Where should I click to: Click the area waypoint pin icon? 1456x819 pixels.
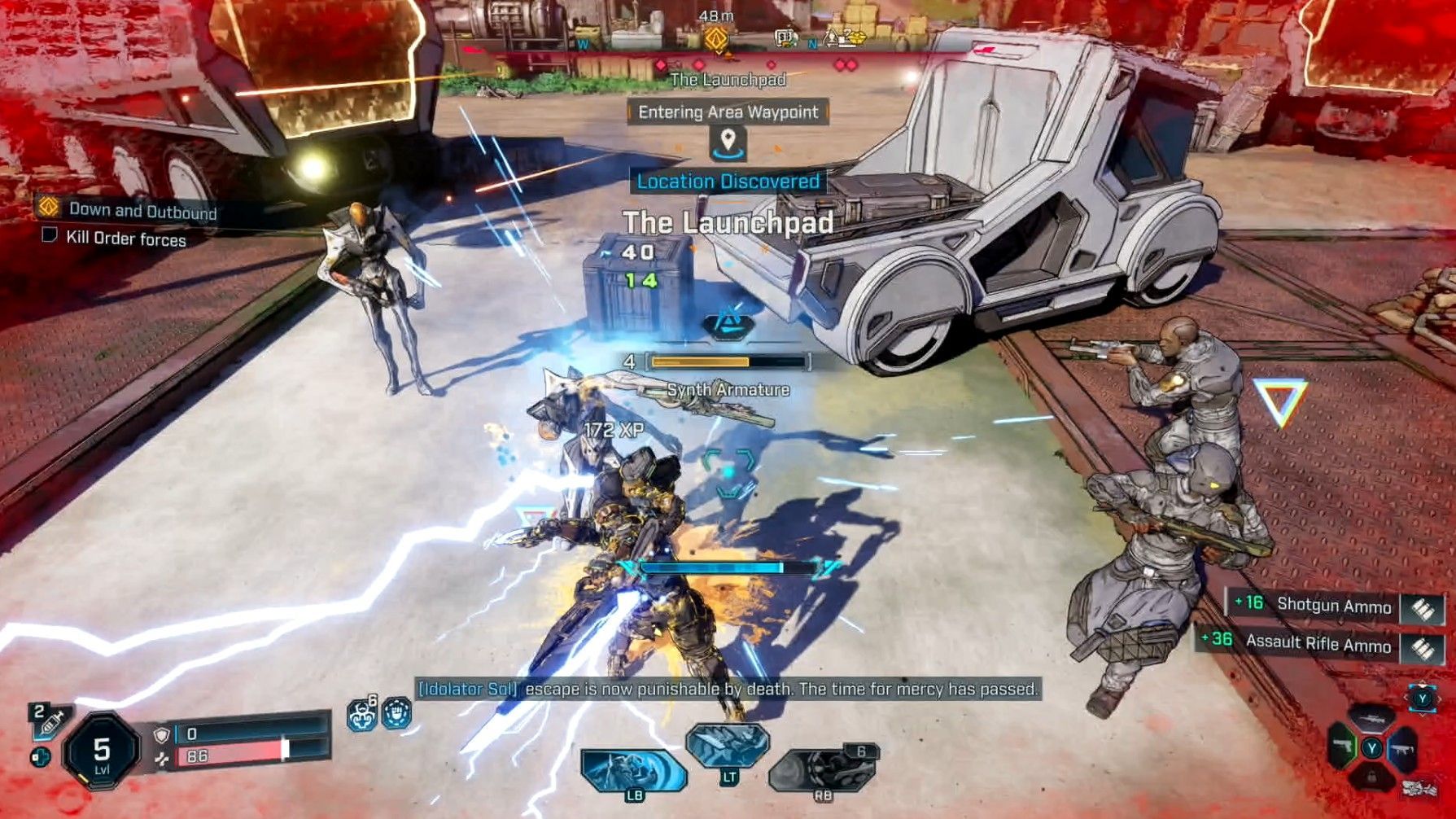tap(728, 142)
